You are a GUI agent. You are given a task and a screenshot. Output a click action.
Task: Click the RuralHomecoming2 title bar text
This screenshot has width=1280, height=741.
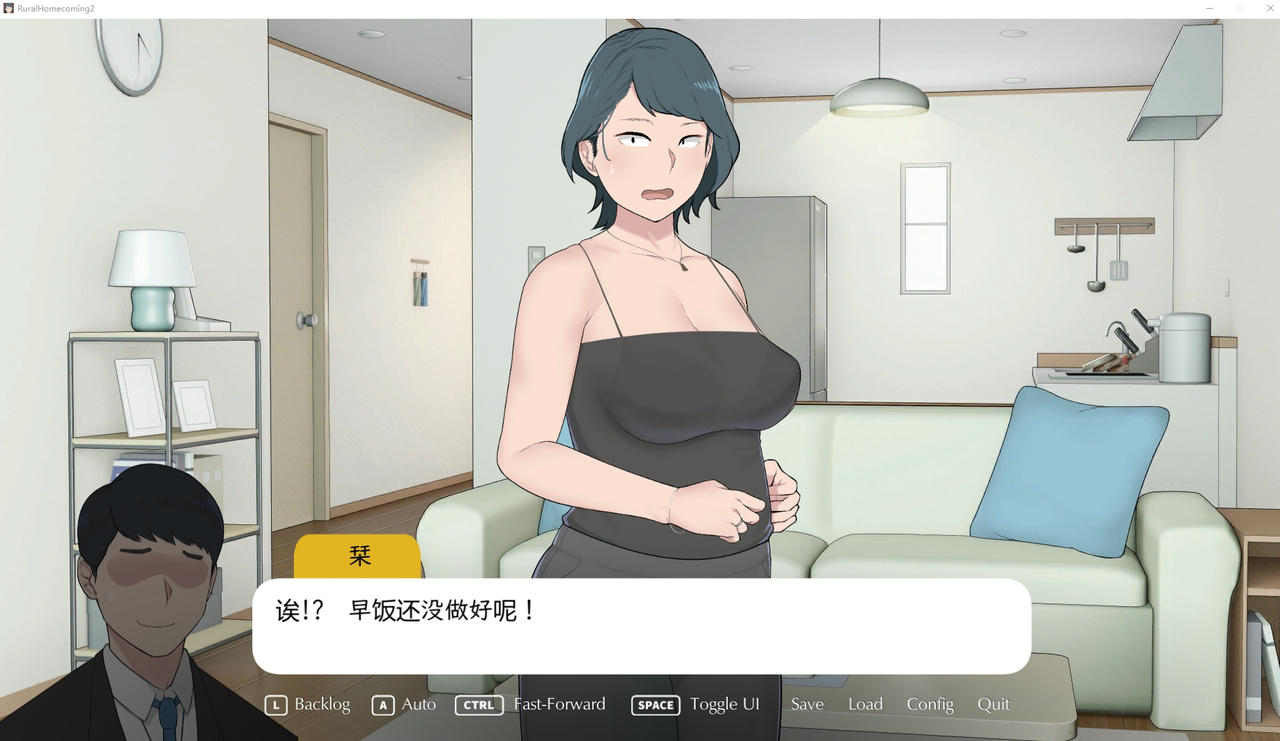click(55, 7)
